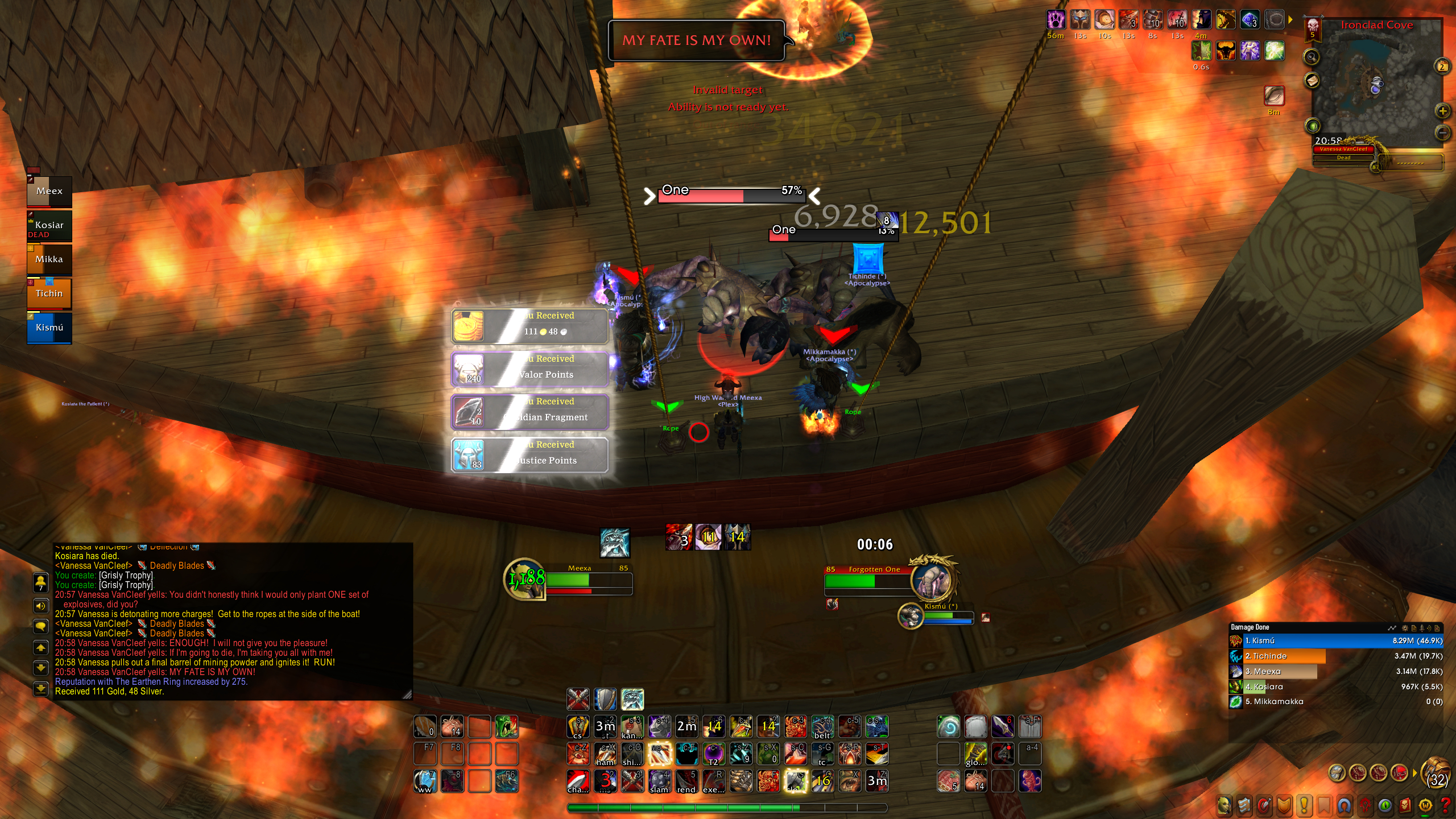Open the character info micro button
This screenshot has width=1456, height=819.
[1224, 805]
